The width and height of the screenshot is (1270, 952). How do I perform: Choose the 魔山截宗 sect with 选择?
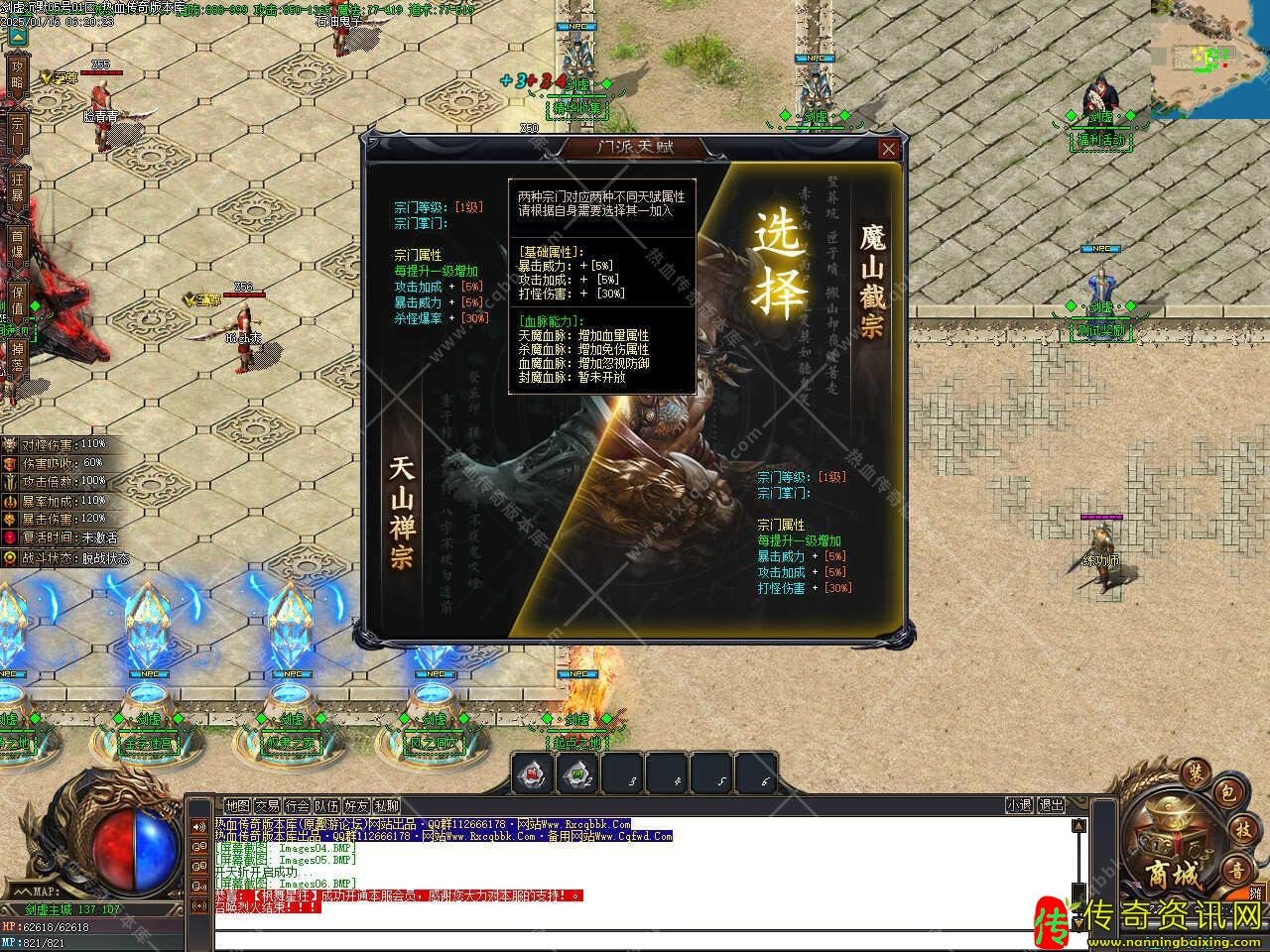[x=779, y=263]
